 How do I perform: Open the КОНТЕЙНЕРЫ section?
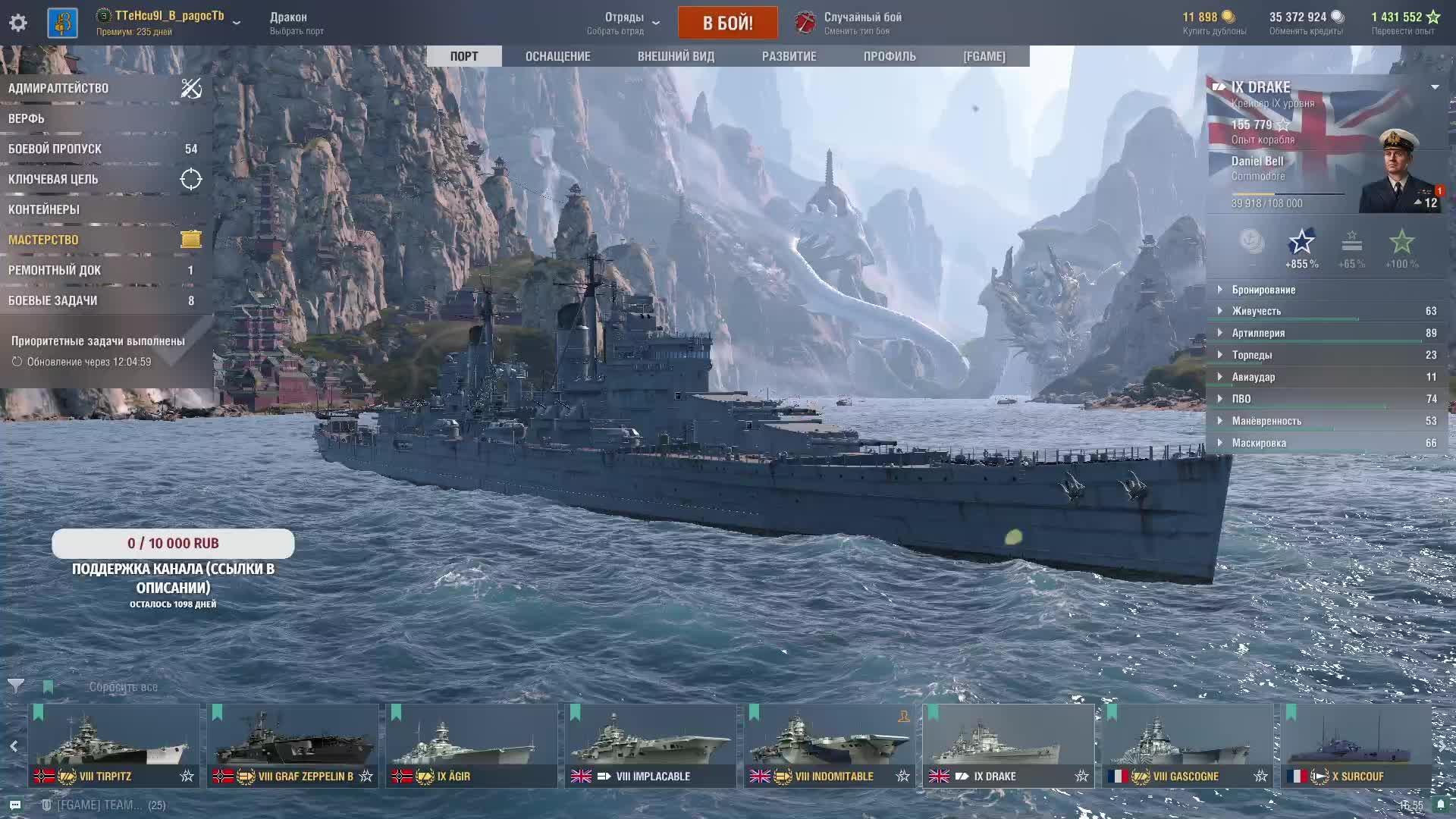coord(44,209)
